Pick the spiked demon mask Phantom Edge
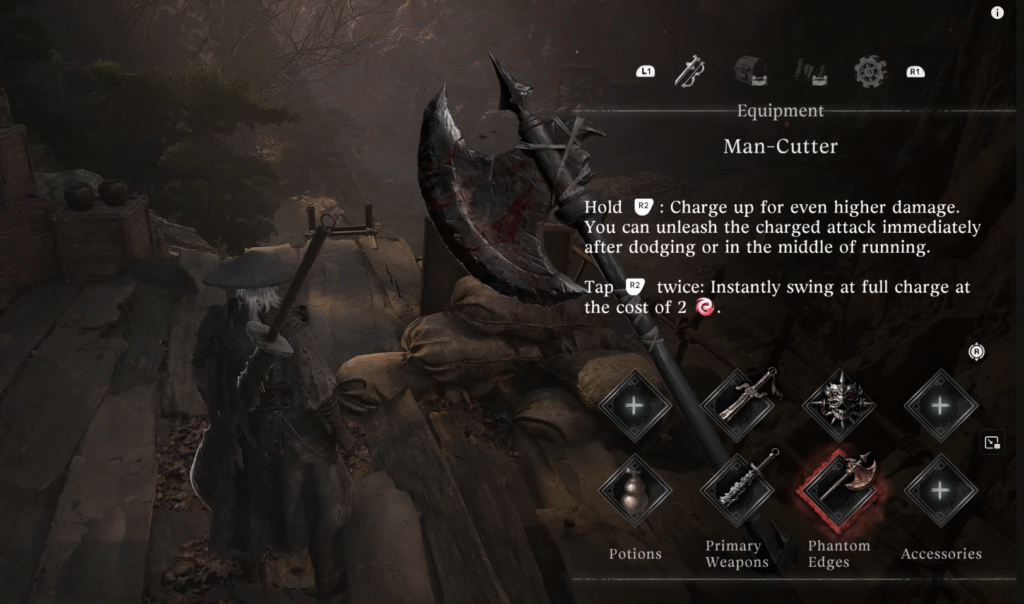The image size is (1024, 604). point(838,405)
